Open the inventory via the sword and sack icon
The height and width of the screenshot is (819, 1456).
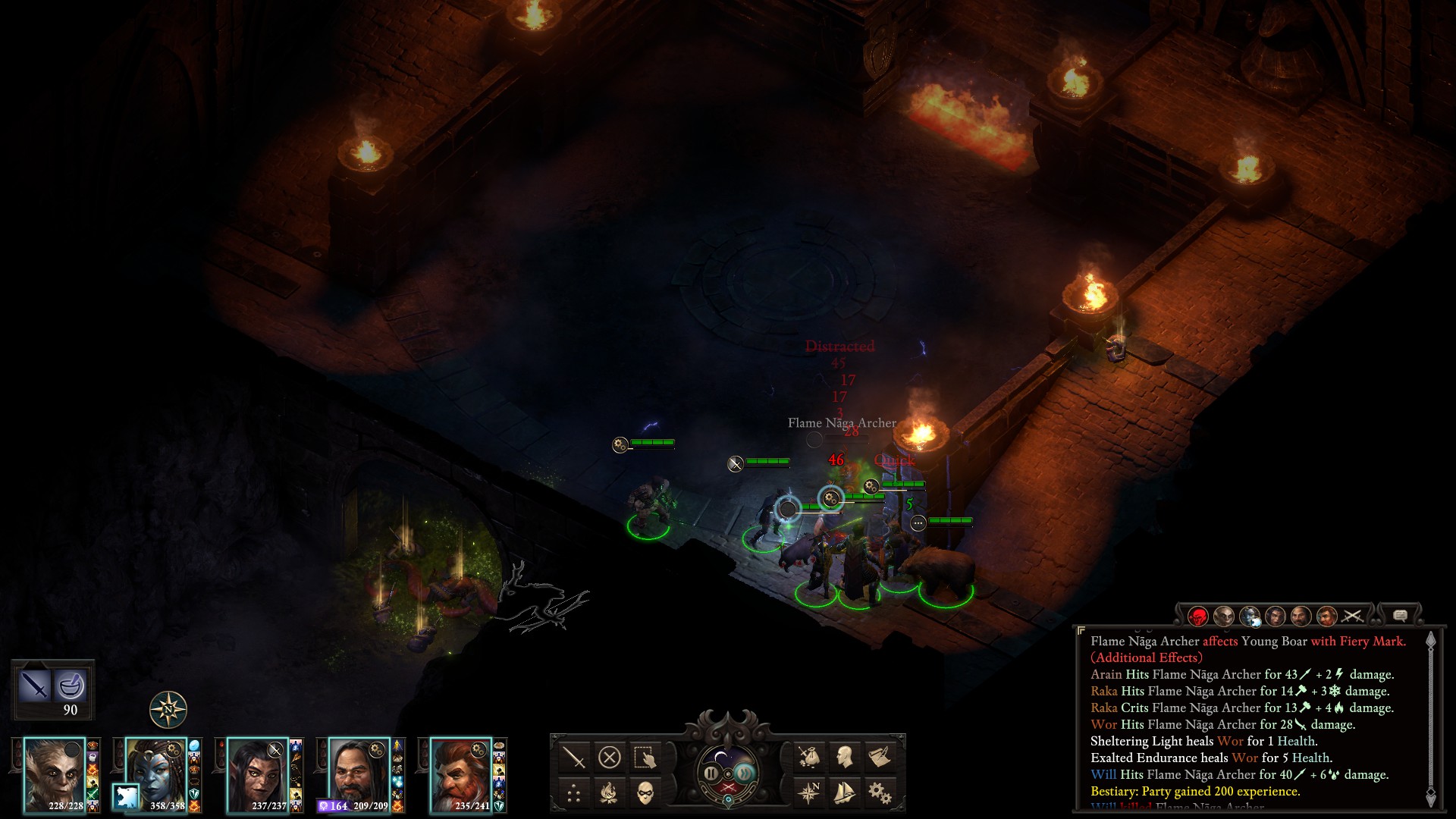click(x=809, y=757)
